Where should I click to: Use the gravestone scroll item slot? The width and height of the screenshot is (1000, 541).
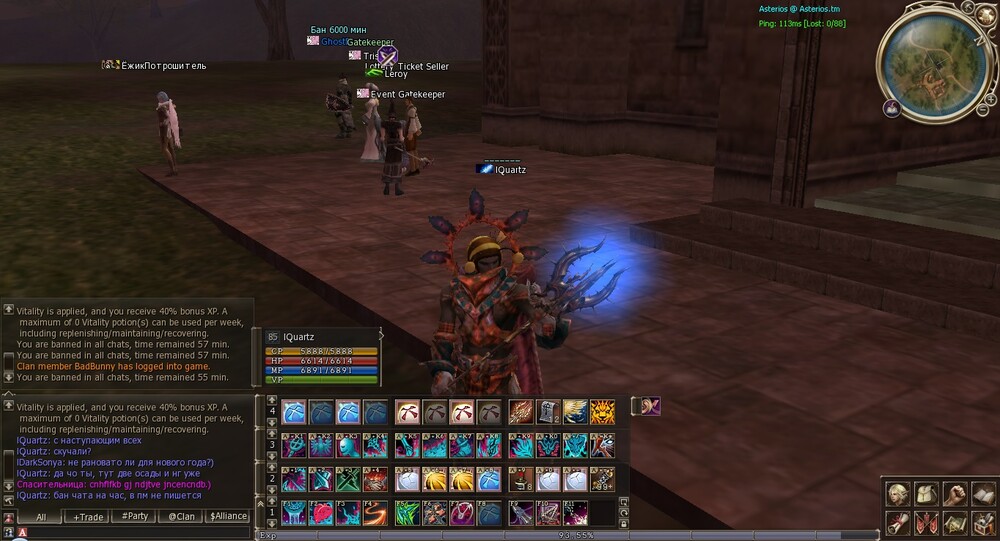click(547, 412)
